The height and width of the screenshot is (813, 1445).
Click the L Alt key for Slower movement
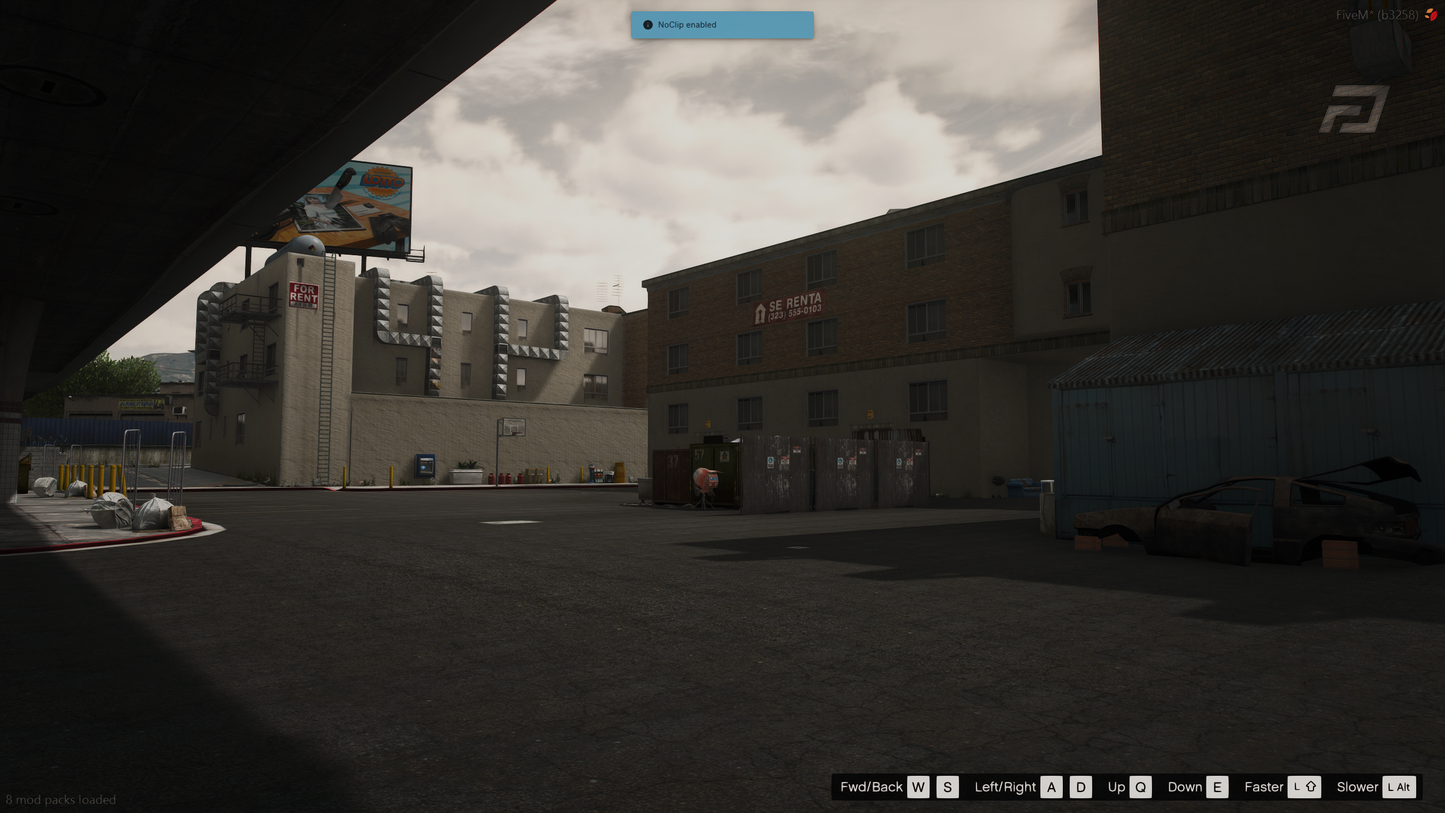click(1399, 787)
